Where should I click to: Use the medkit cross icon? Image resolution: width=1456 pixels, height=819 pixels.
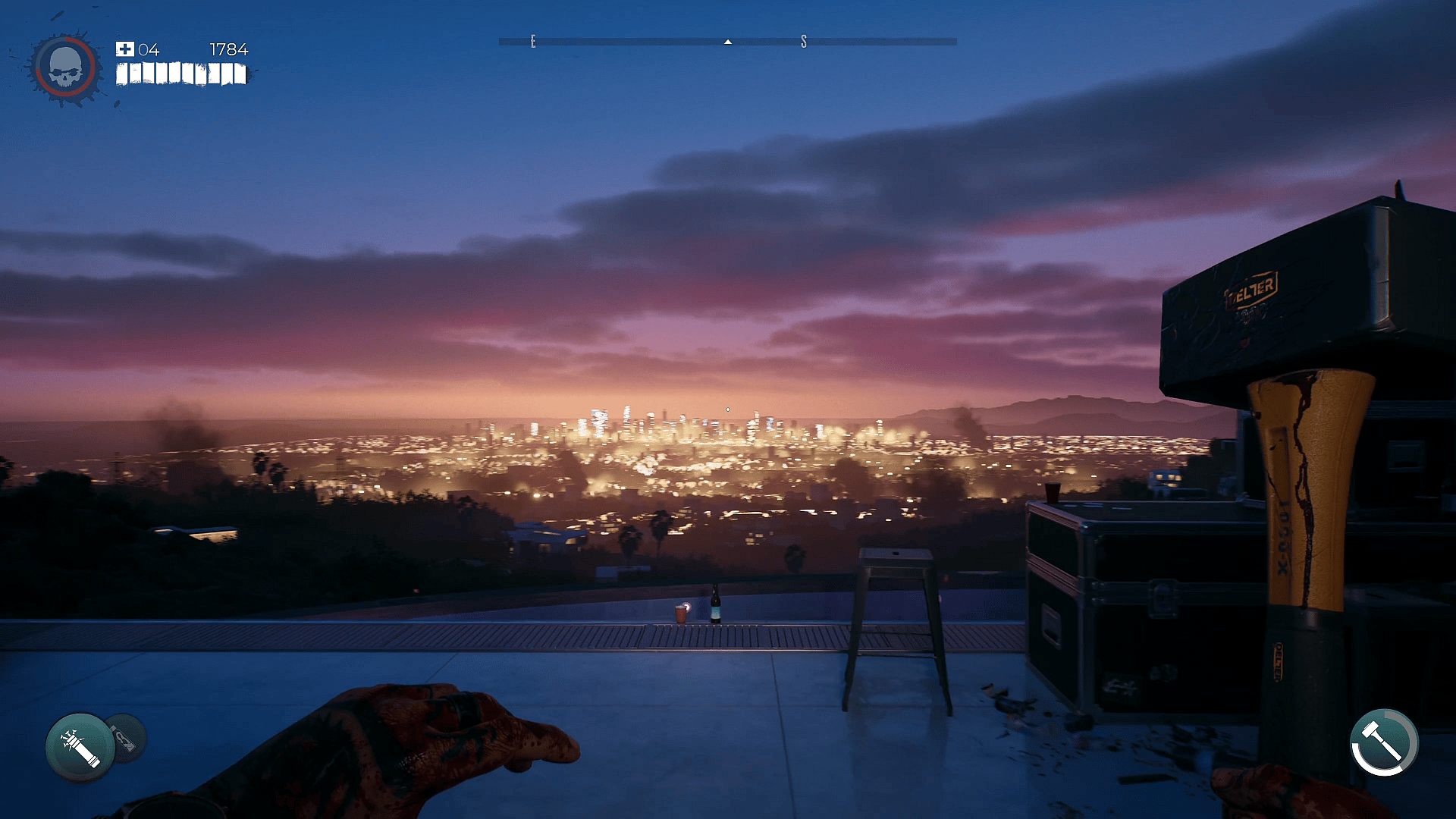124,49
